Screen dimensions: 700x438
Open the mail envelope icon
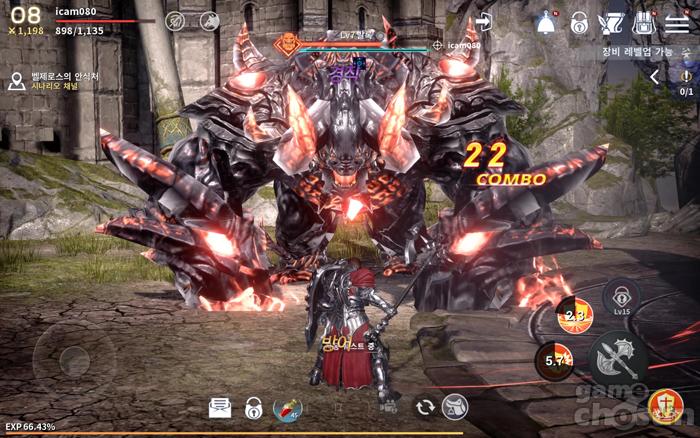220,407
